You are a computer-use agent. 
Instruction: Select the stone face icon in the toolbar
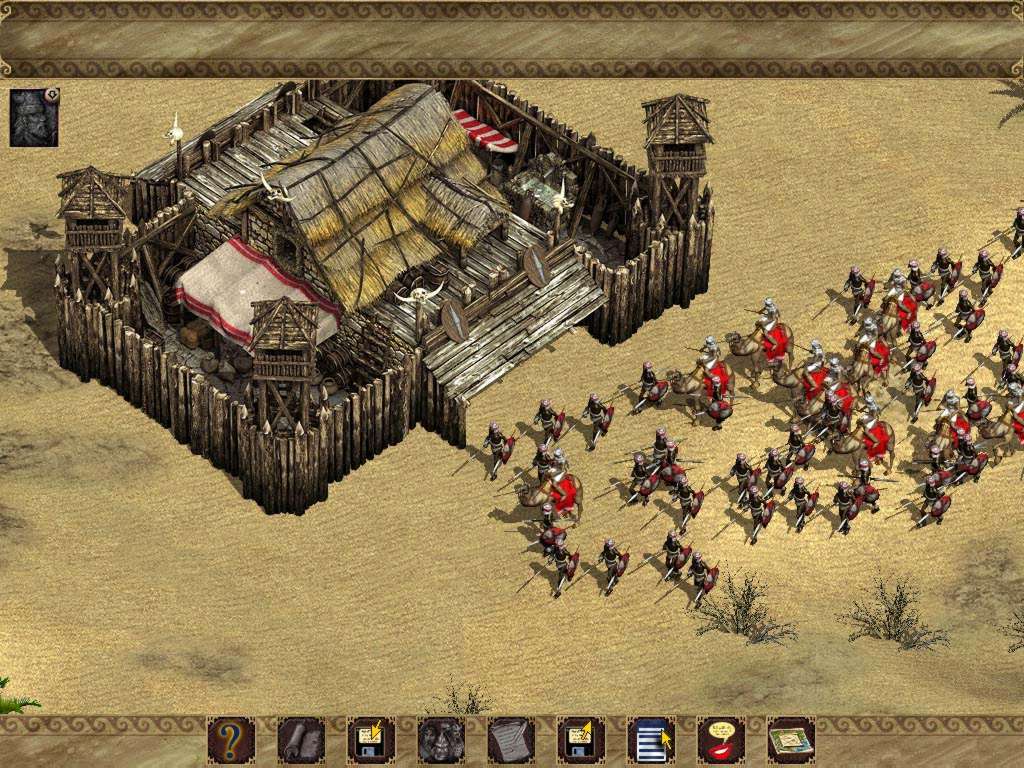[x=441, y=740]
